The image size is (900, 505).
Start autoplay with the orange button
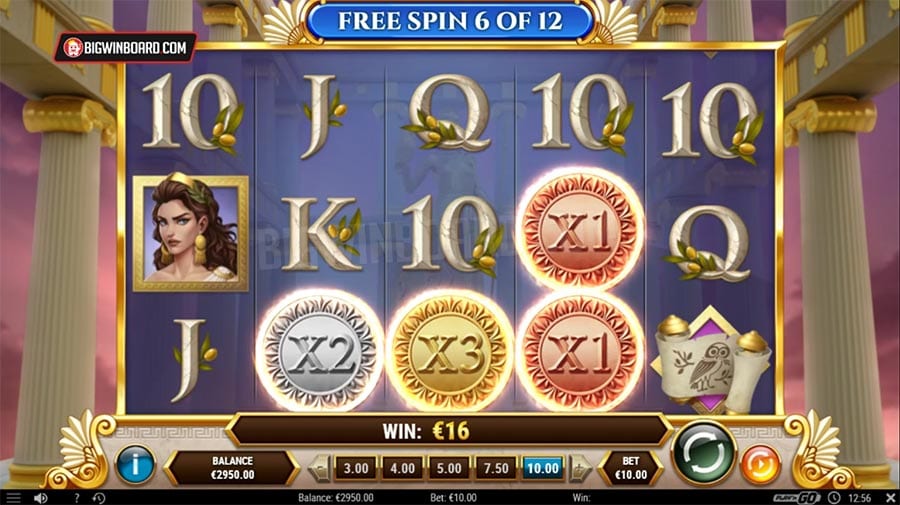[x=760, y=465]
